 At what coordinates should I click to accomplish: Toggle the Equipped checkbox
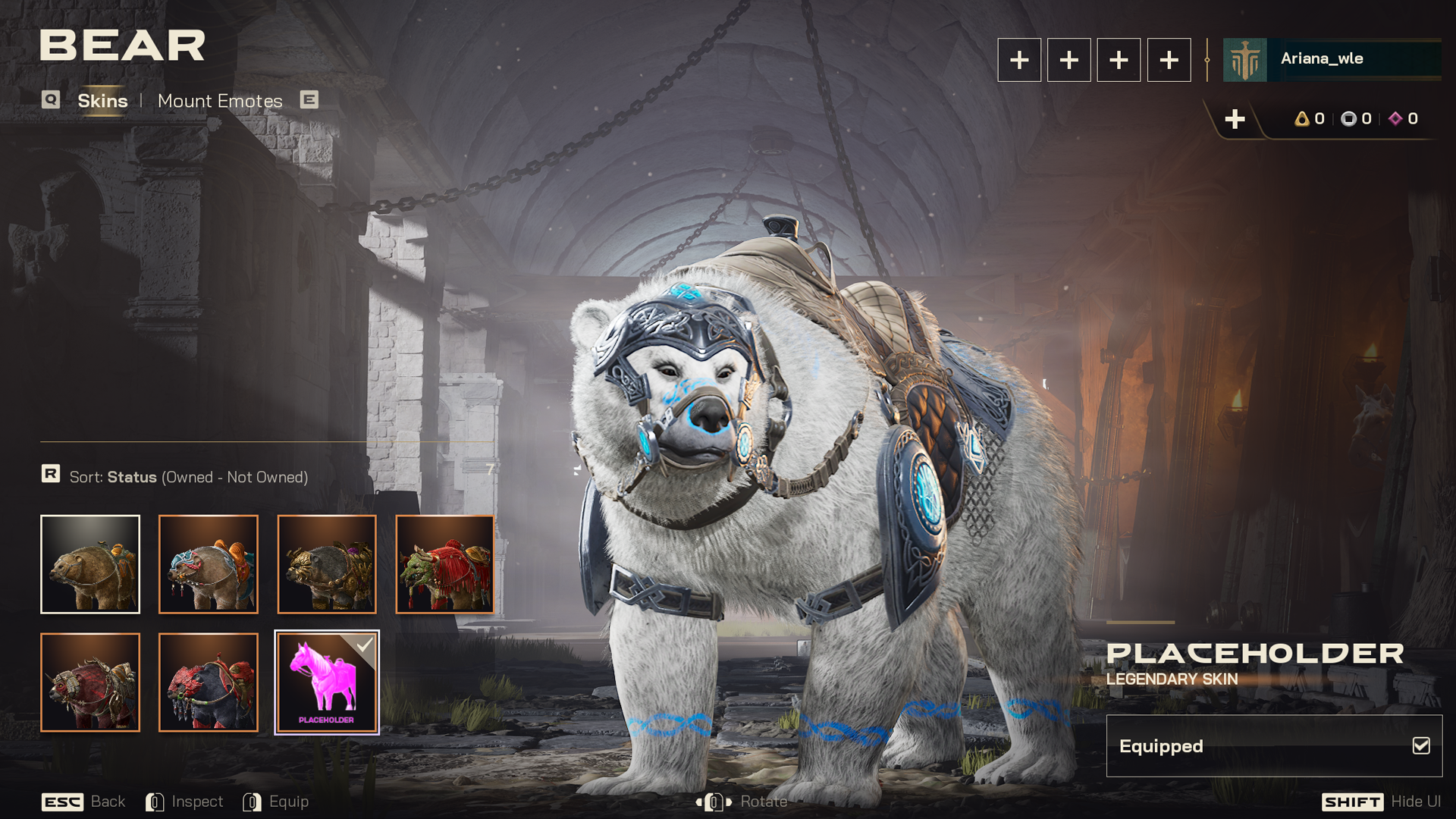[1421, 746]
